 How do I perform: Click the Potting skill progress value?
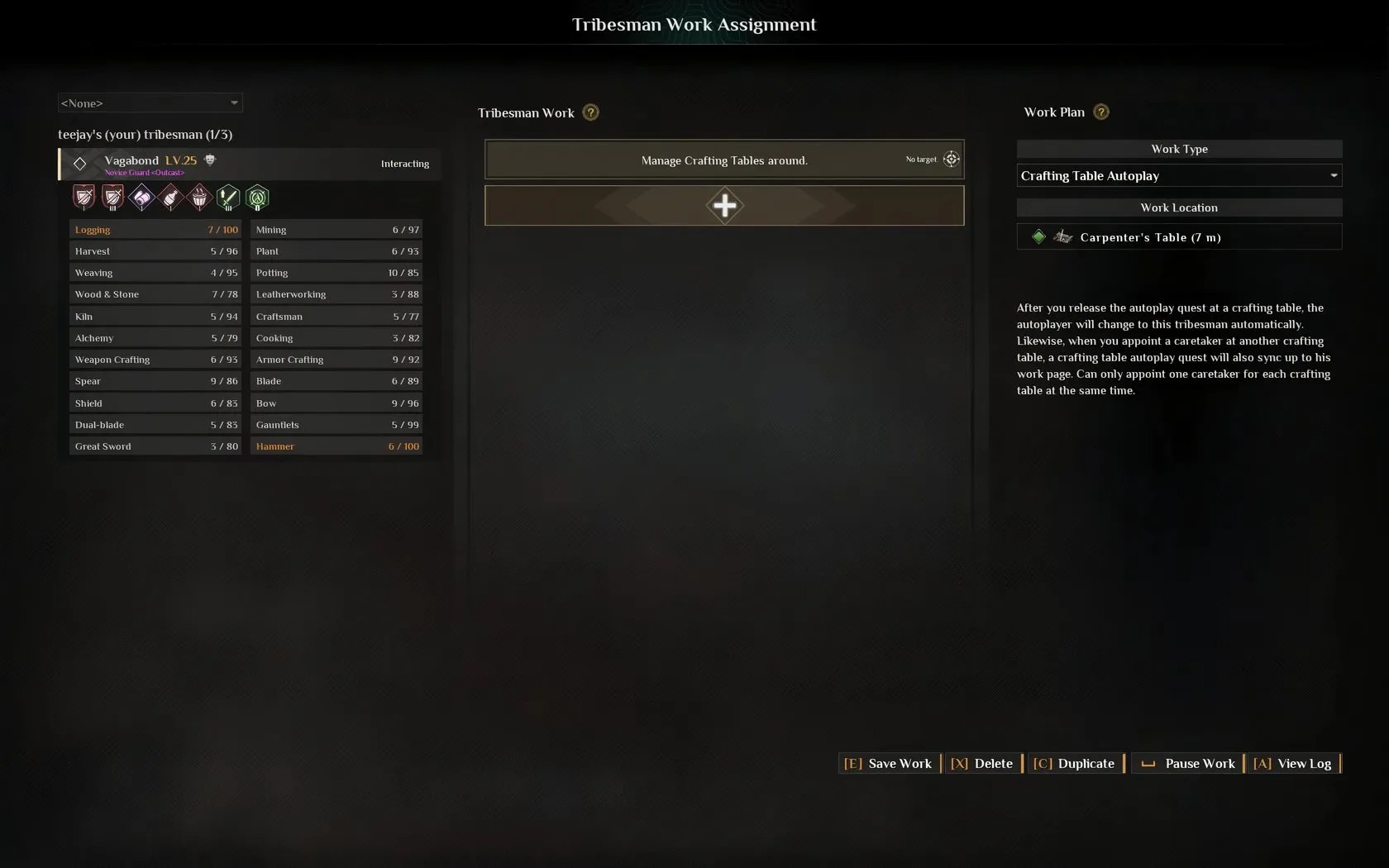point(404,273)
